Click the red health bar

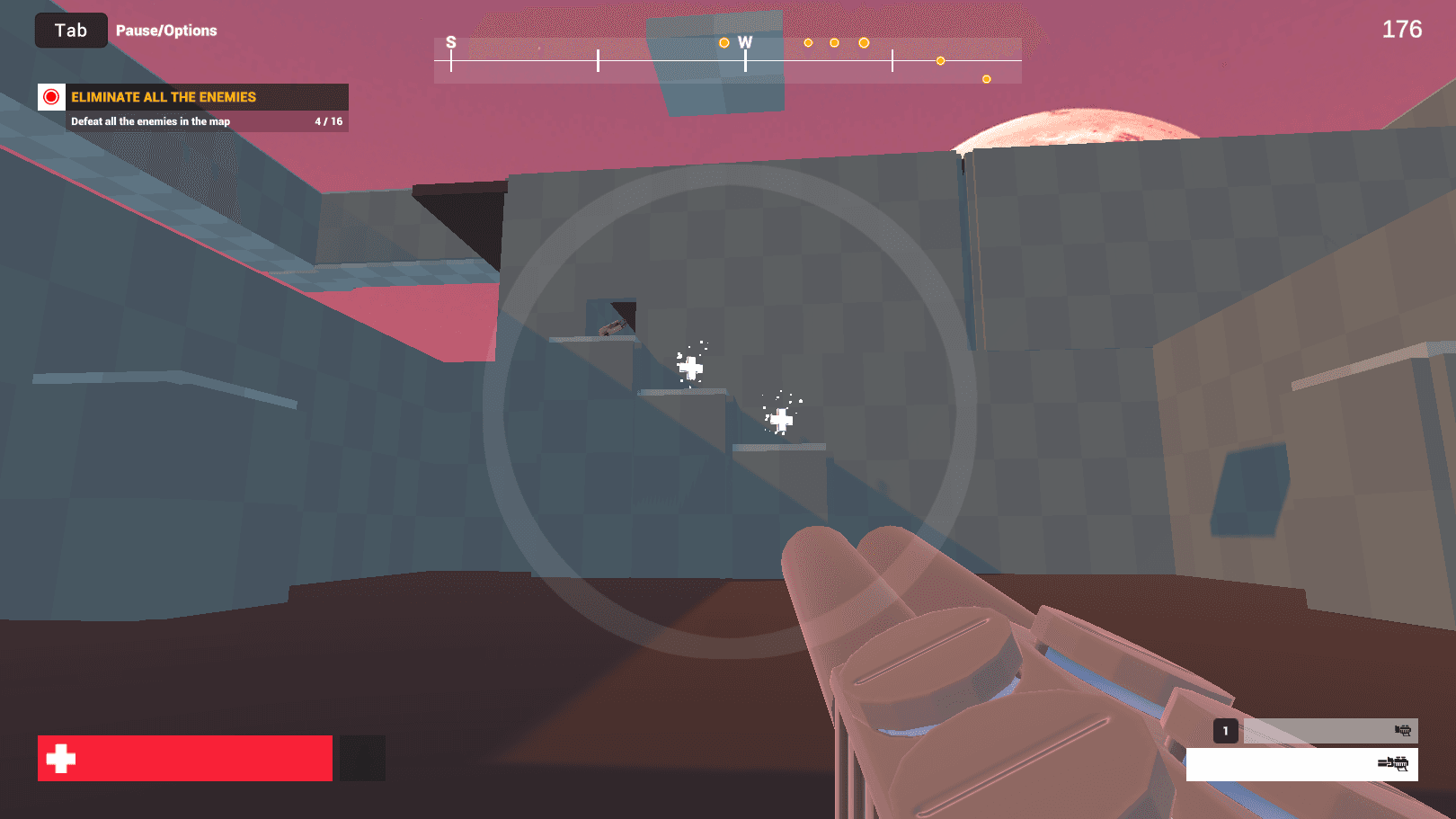(x=184, y=758)
